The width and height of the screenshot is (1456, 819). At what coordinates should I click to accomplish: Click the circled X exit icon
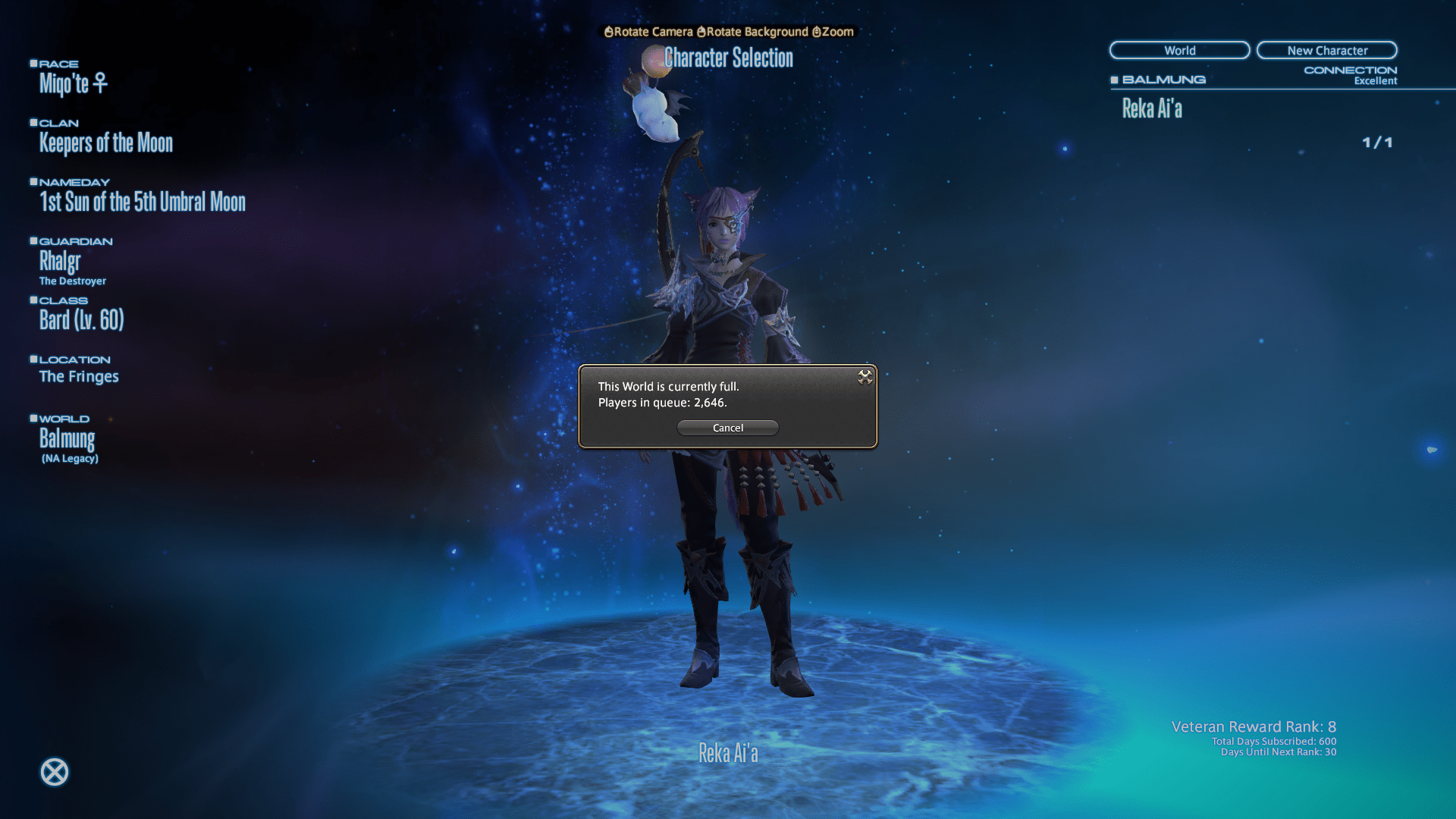coord(55,772)
